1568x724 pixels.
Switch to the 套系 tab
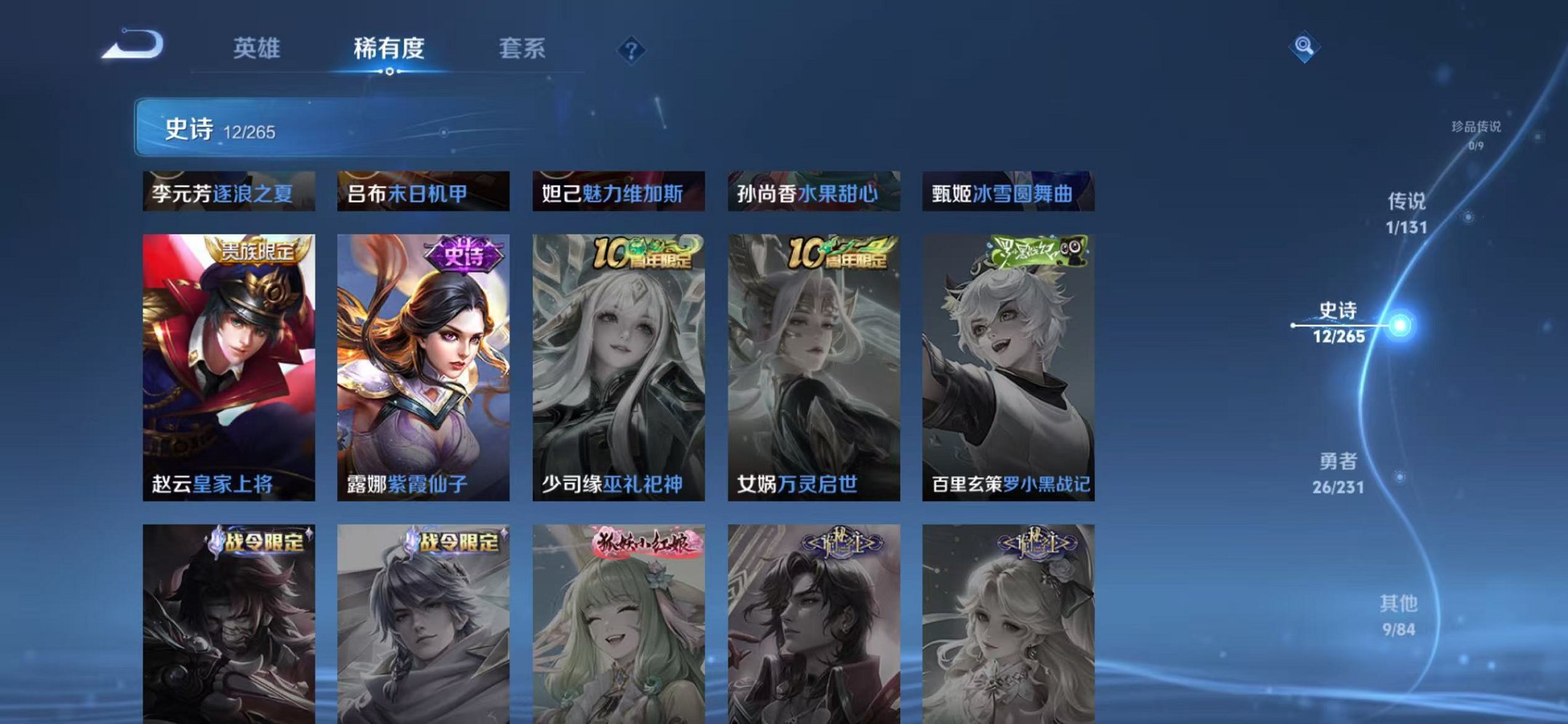pos(522,48)
